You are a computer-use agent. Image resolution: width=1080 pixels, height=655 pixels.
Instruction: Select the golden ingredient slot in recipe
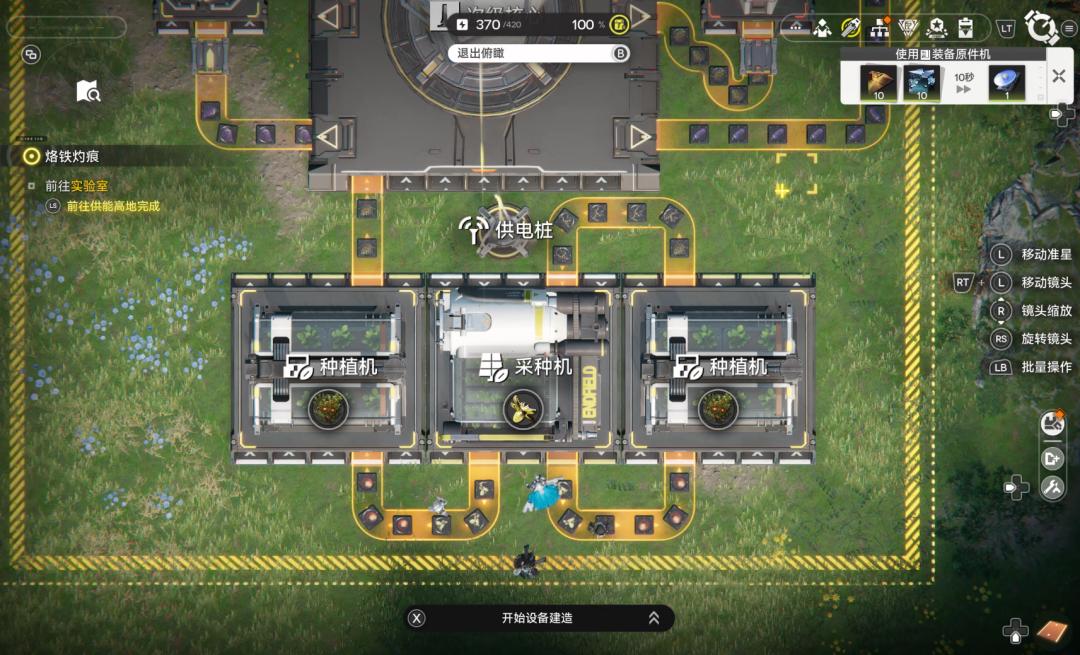click(879, 82)
